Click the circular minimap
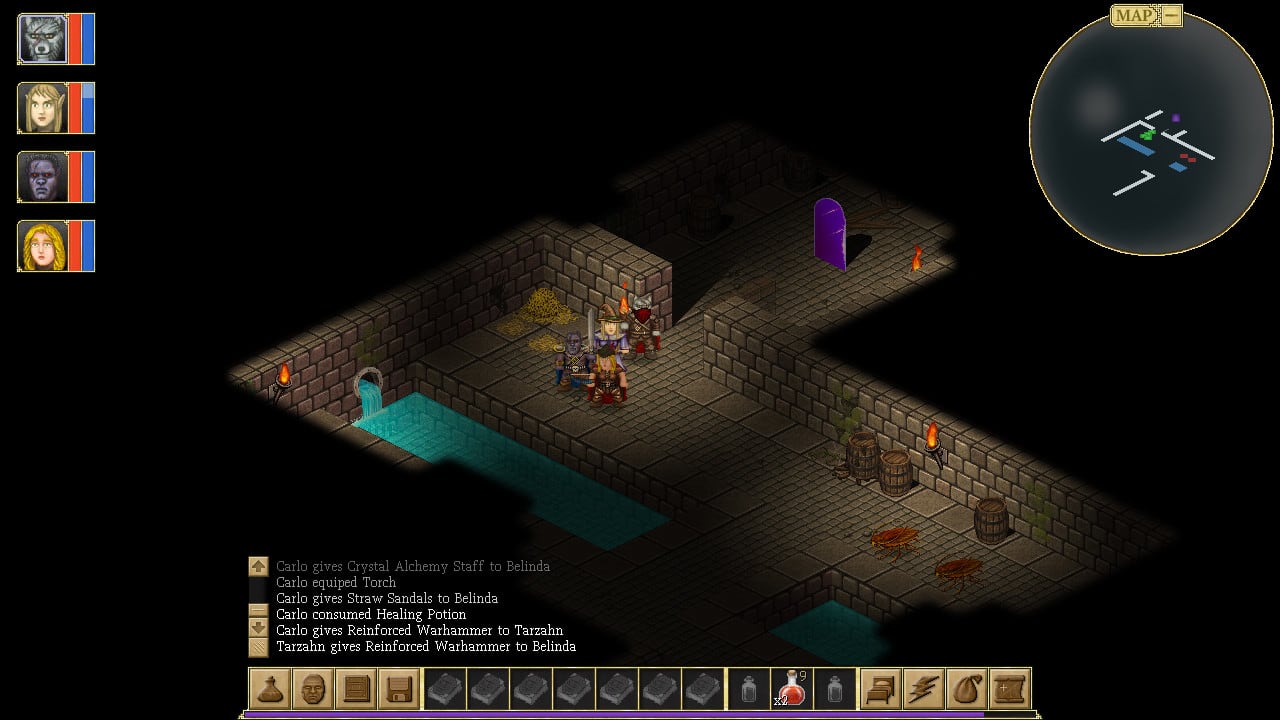The width and height of the screenshot is (1280, 720). [1150, 133]
